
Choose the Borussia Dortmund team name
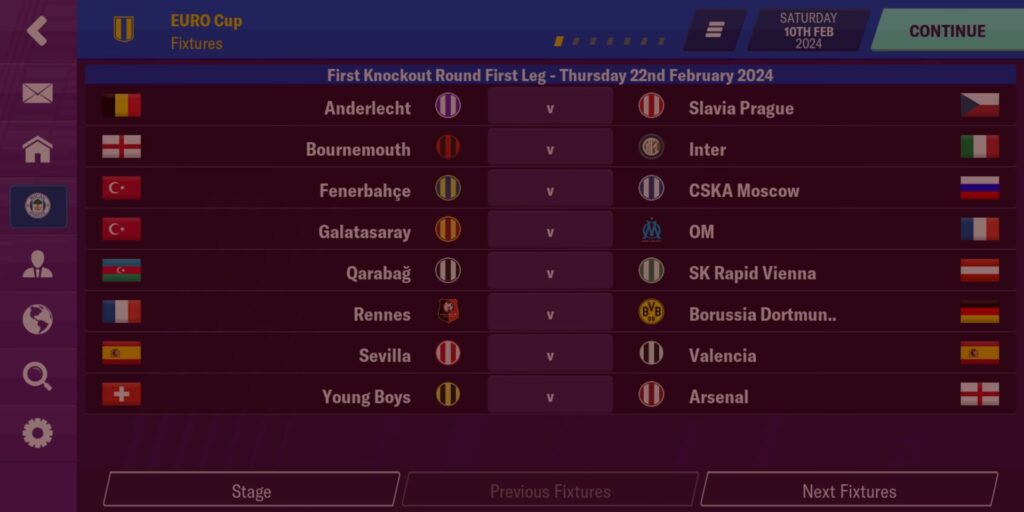(x=762, y=314)
